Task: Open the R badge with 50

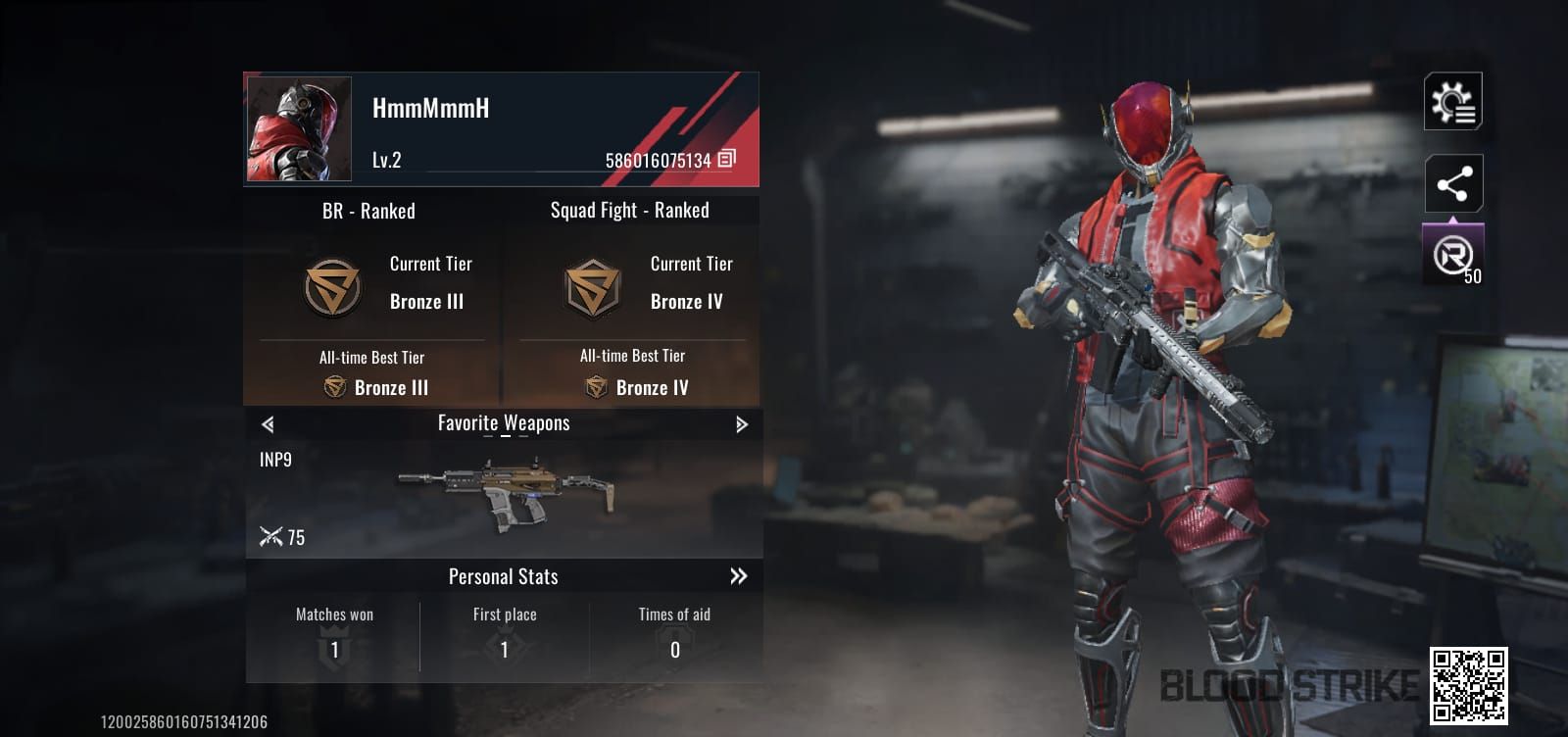Action: tap(1452, 257)
